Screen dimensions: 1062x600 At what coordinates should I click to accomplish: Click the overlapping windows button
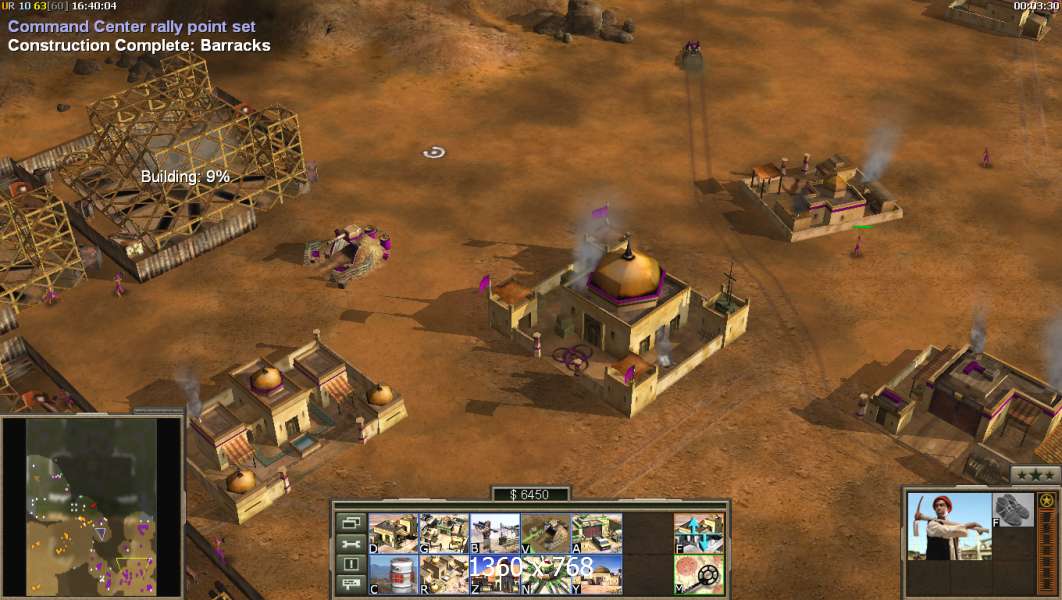click(x=350, y=522)
